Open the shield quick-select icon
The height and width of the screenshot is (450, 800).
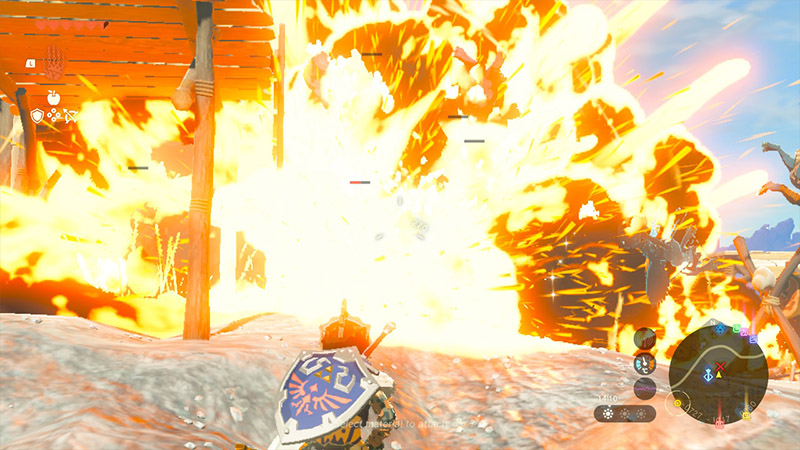(37, 116)
